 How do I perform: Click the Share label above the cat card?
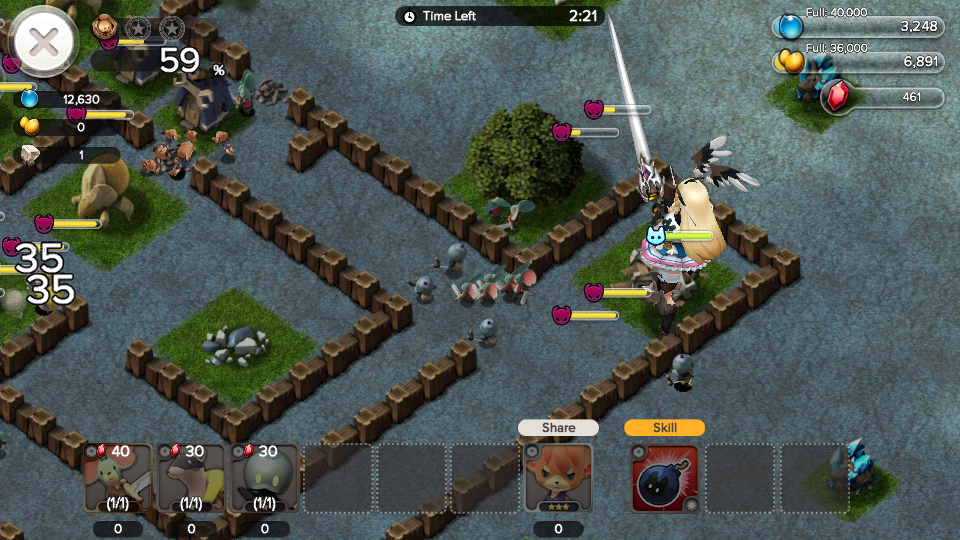(558, 427)
